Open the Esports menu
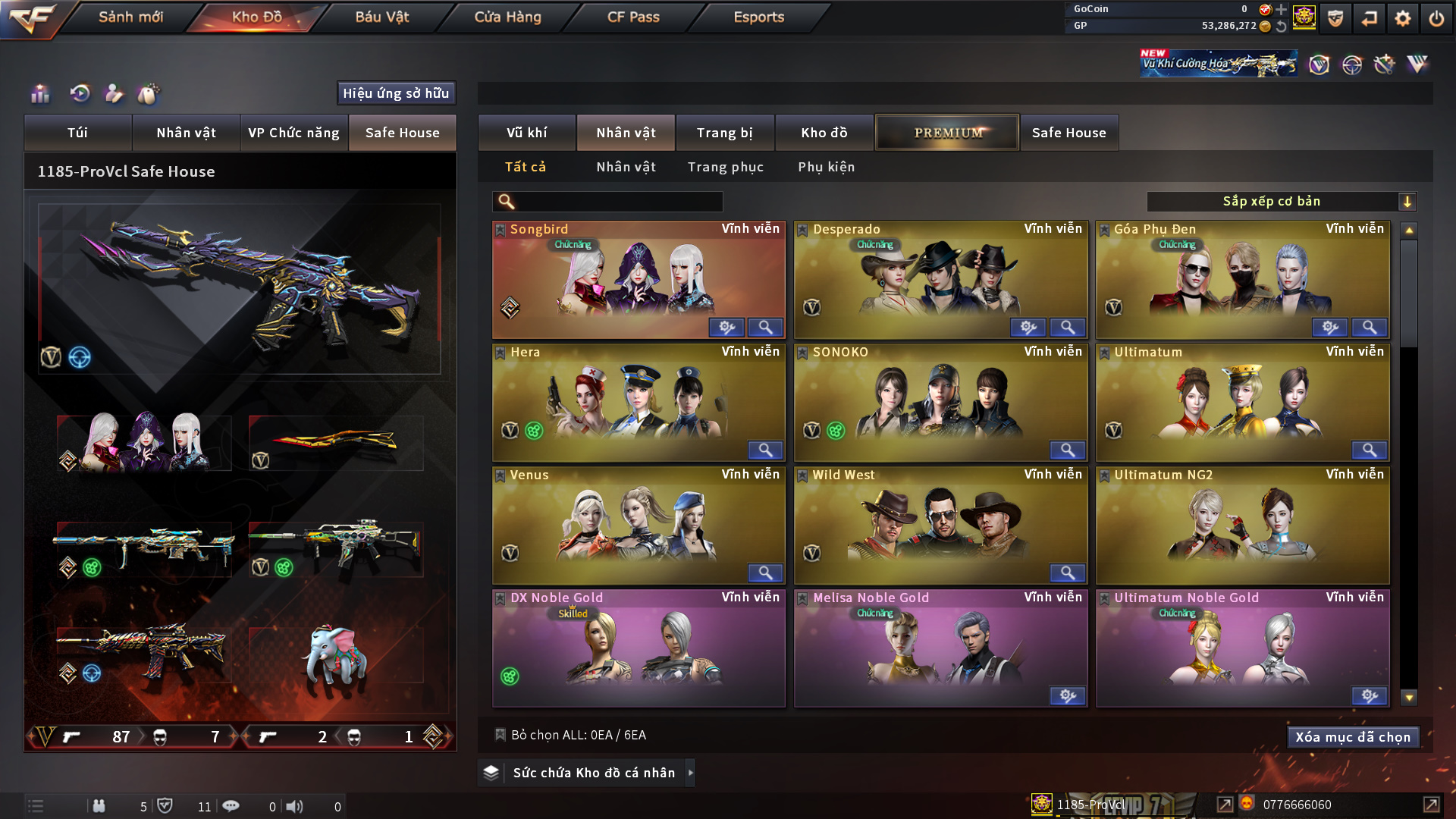Screen dimensions: 1456x819 [758, 17]
